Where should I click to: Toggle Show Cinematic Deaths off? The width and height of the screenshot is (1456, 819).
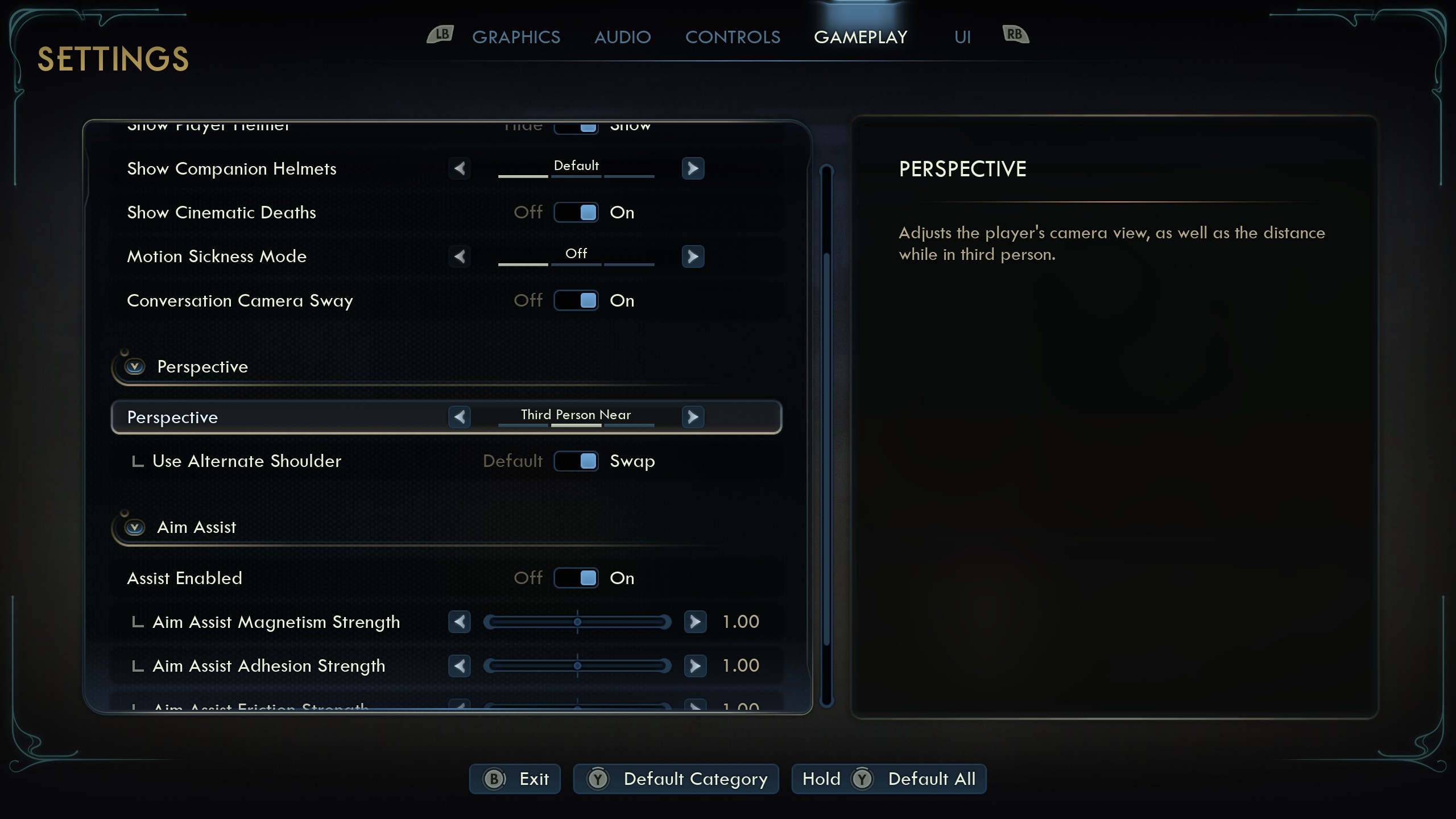576,212
